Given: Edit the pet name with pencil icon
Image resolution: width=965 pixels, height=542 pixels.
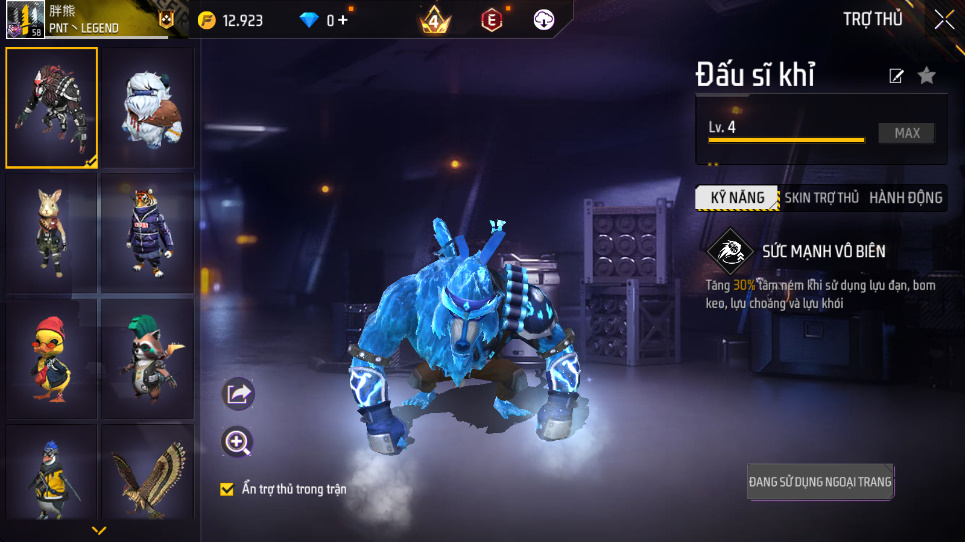Looking at the screenshot, I should tap(896, 76).
